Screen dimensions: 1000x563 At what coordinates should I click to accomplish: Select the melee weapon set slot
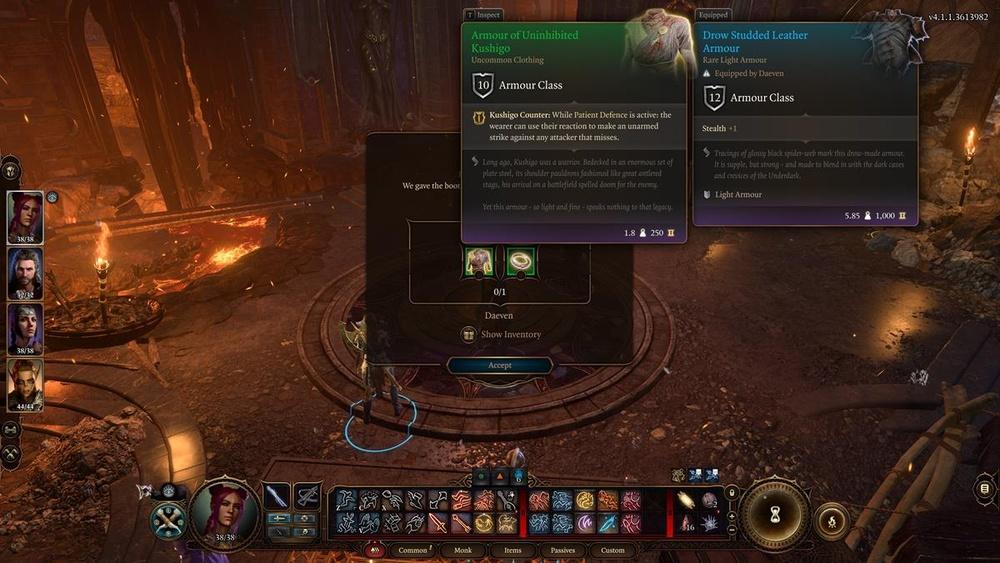(277, 496)
